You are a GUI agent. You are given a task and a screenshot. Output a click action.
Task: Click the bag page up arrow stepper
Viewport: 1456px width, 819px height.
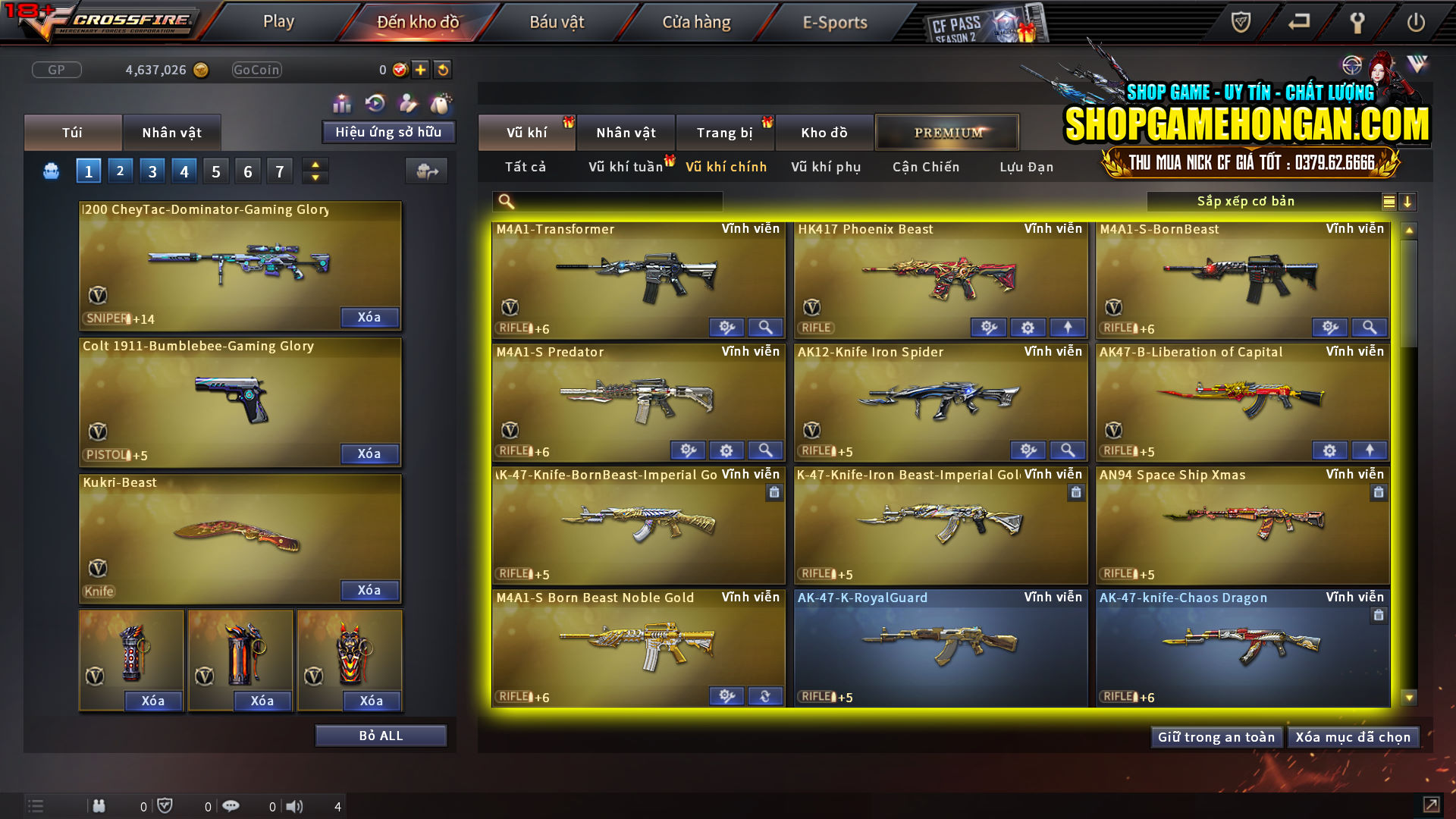[x=315, y=165]
